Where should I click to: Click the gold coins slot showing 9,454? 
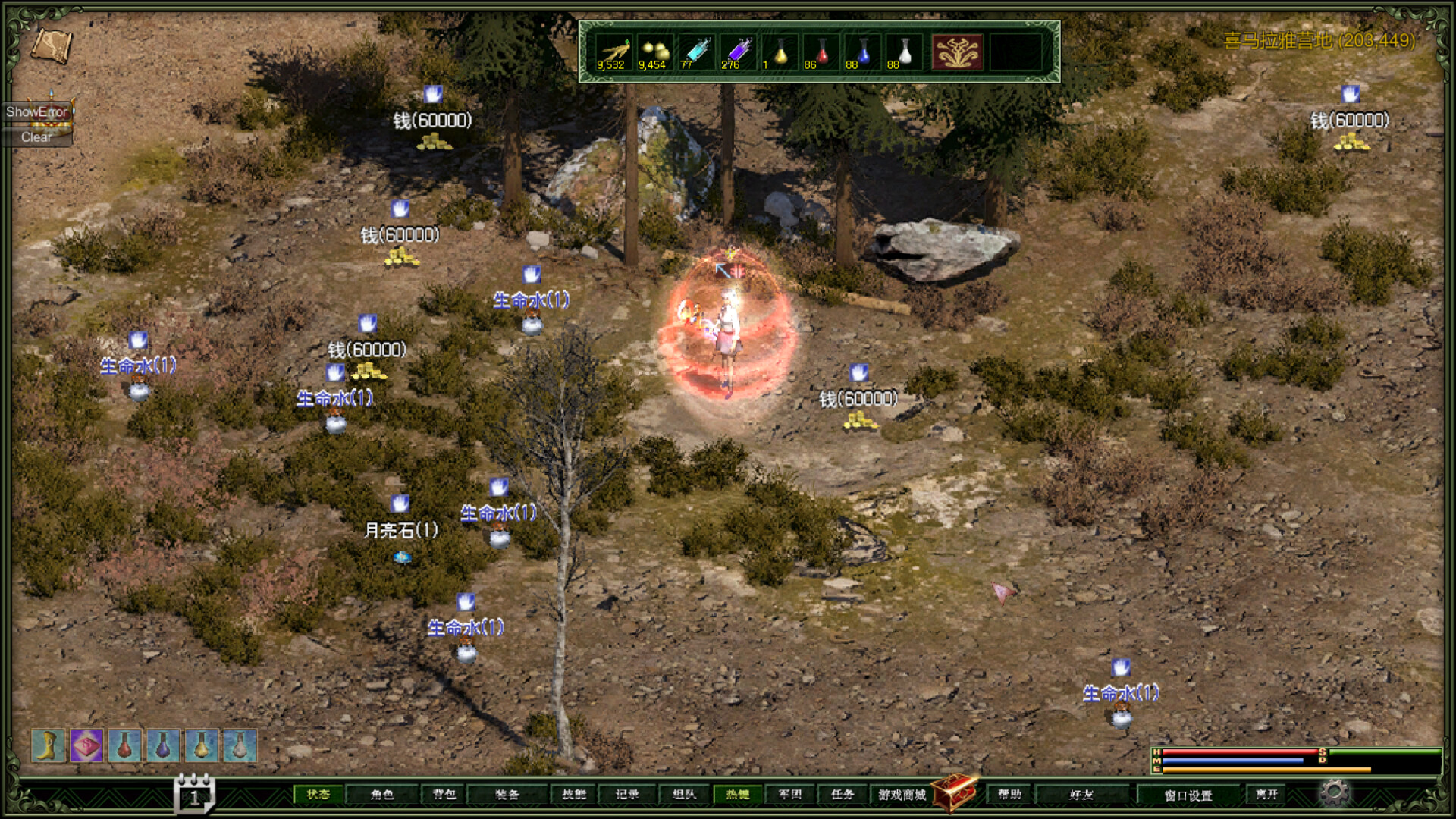coord(654,52)
